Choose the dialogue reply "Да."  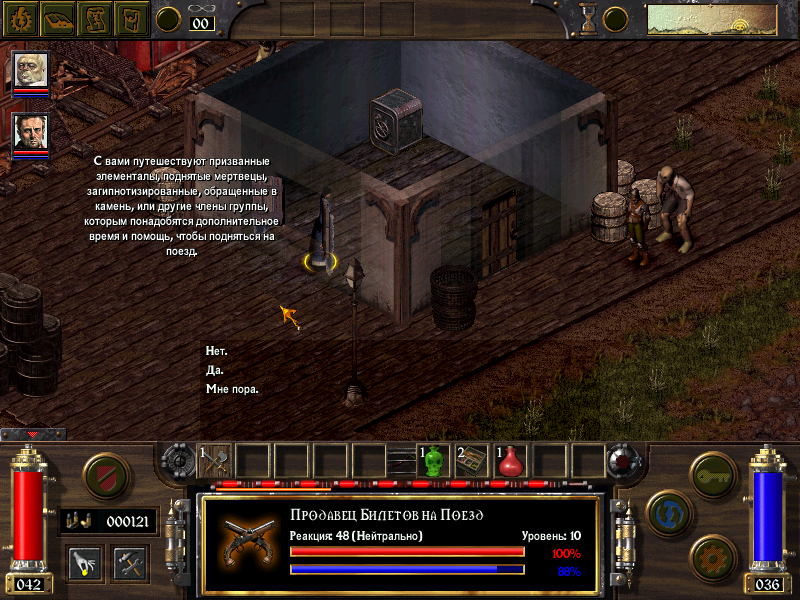click(215, 370)
